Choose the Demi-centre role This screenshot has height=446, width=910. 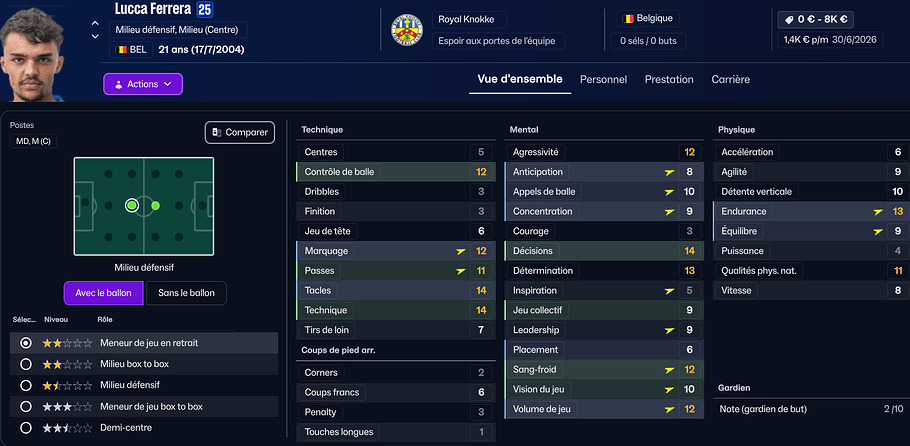26,428
